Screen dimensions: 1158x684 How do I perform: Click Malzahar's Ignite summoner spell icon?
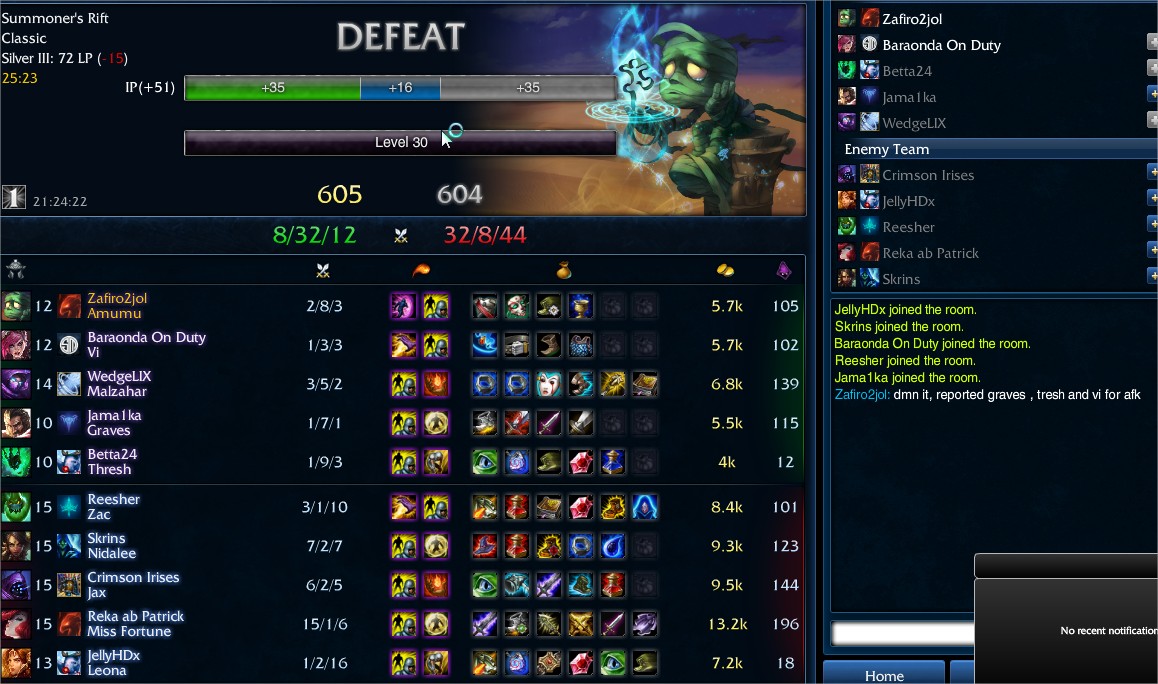pos(436,384)
